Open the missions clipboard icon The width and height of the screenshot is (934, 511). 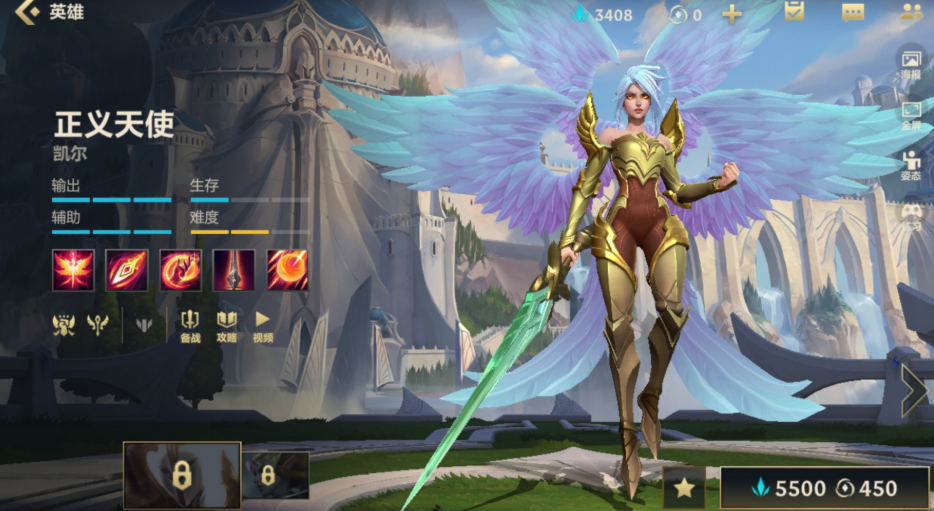point(795,12)
